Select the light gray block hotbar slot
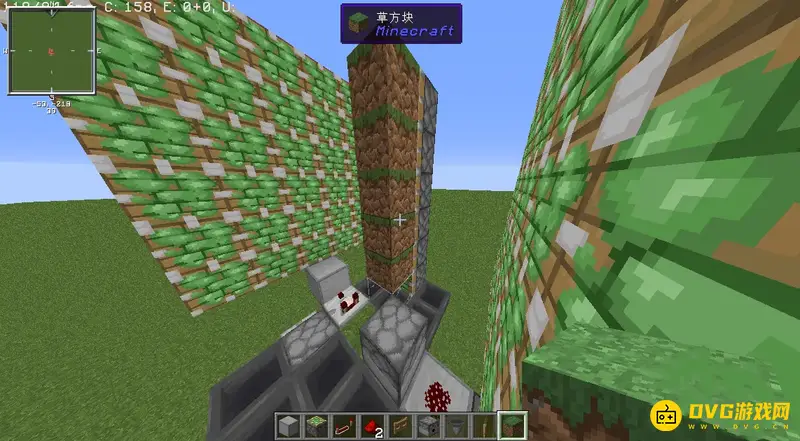Image resolution: width=800 pixels, height=441 pixels. 288,427
